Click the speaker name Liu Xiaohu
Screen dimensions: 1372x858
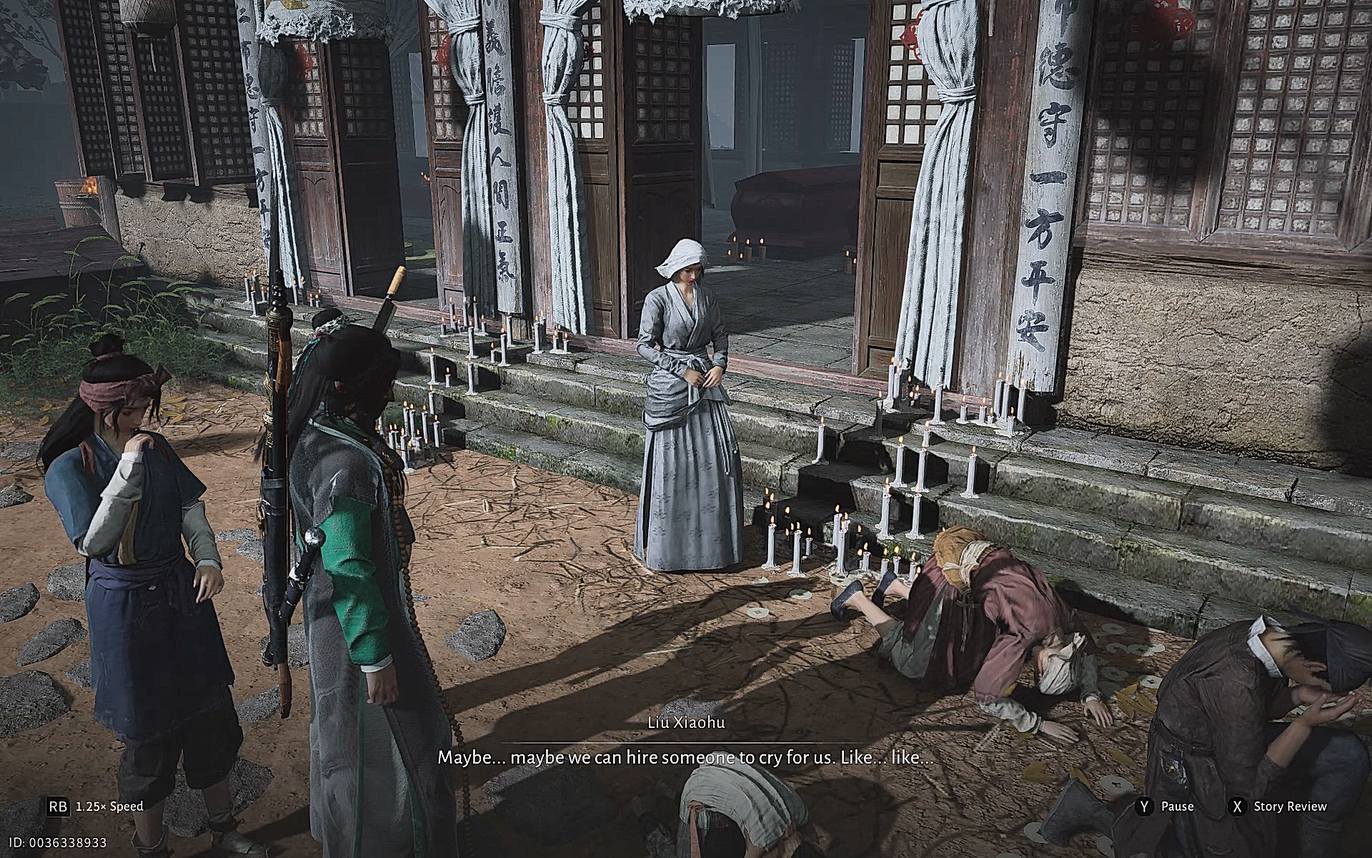pos(686,721)
